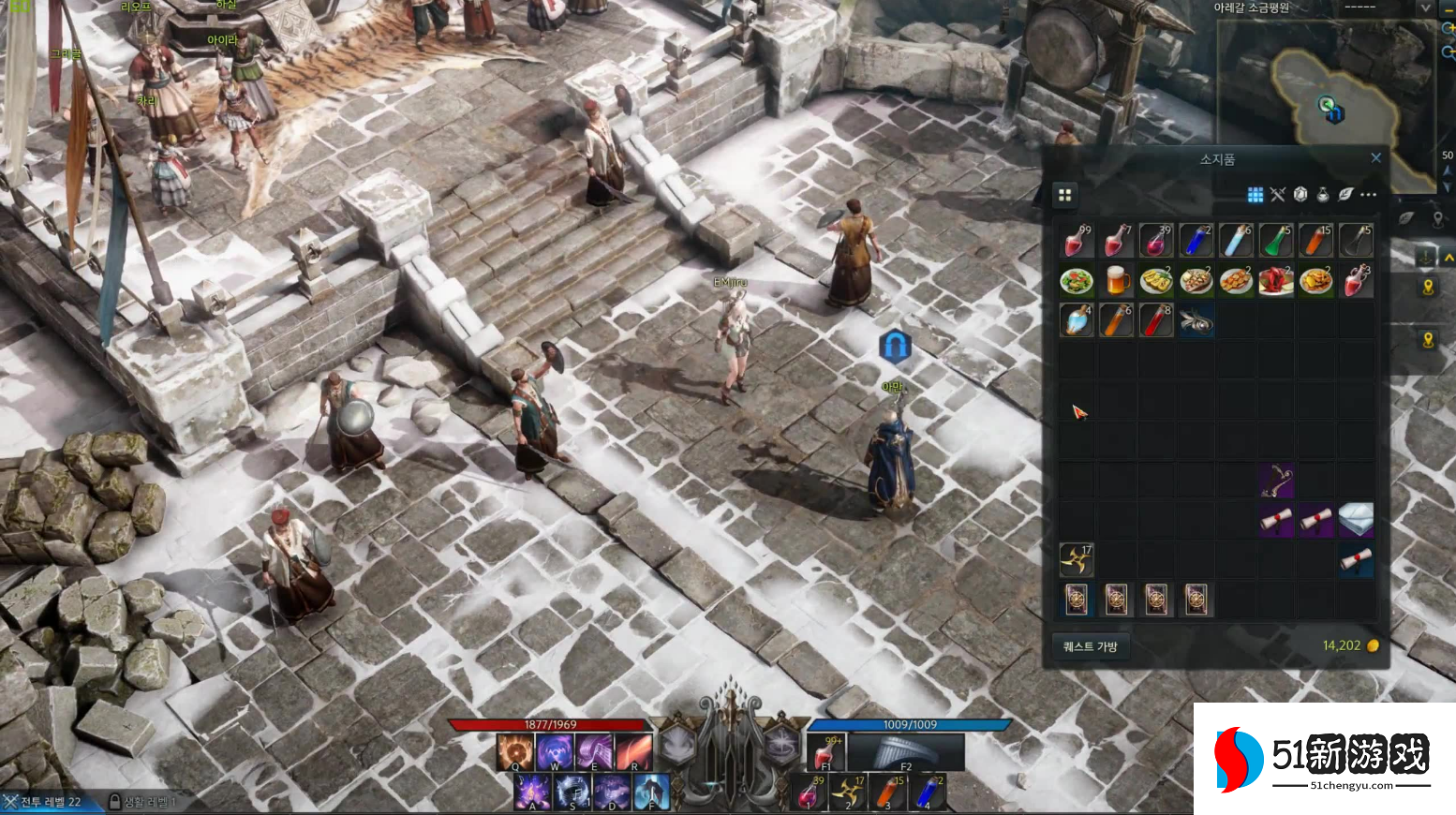The height and width of the screenshot is (815, 1456).
Task: Select the green salad dish in inventory
Action: (x=1077, y=280)
